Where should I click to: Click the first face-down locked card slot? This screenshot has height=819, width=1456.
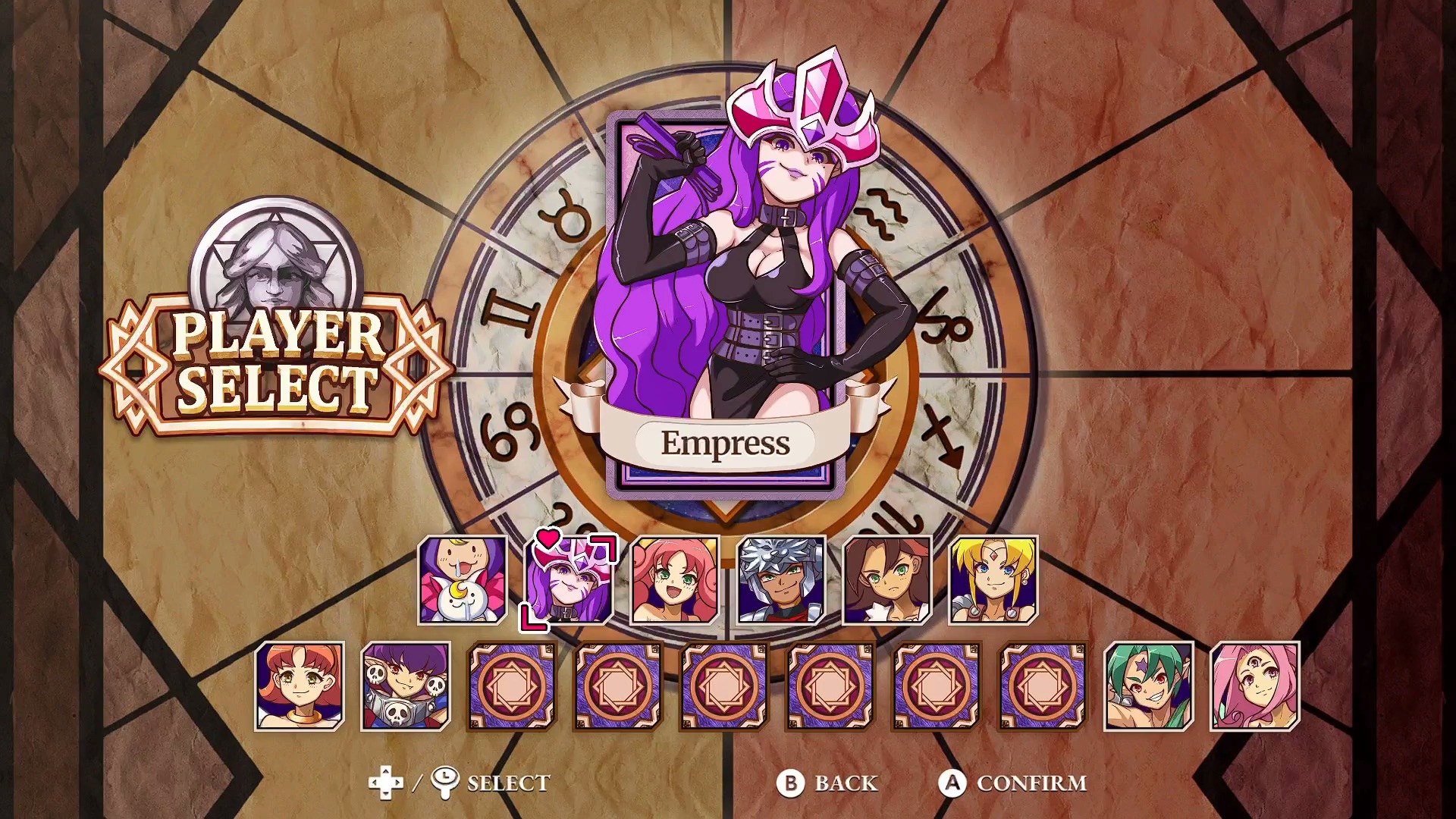[510, 686]
